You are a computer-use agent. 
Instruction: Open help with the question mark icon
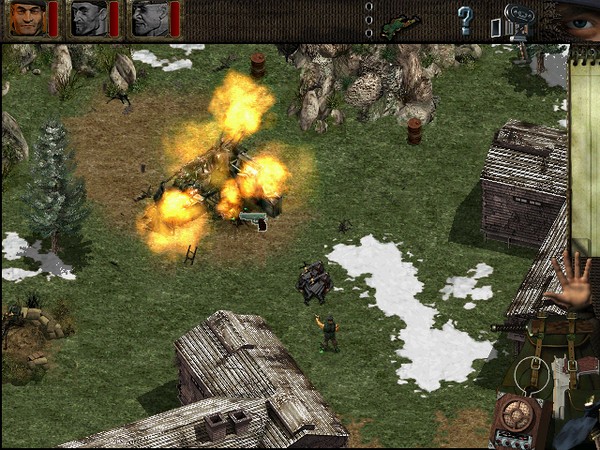[x=465, y=19]
